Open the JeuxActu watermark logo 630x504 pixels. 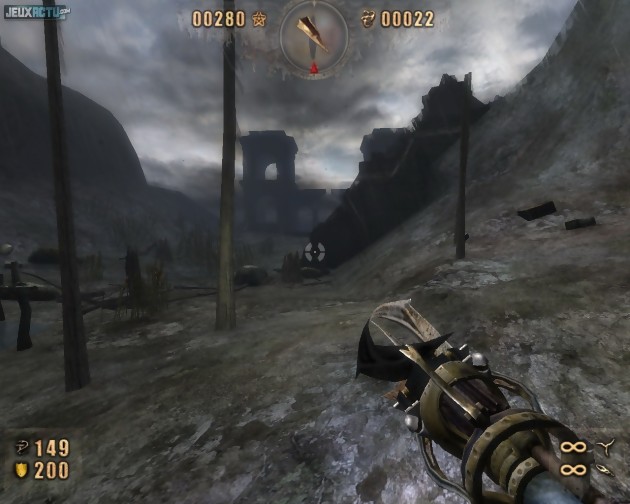36,13
